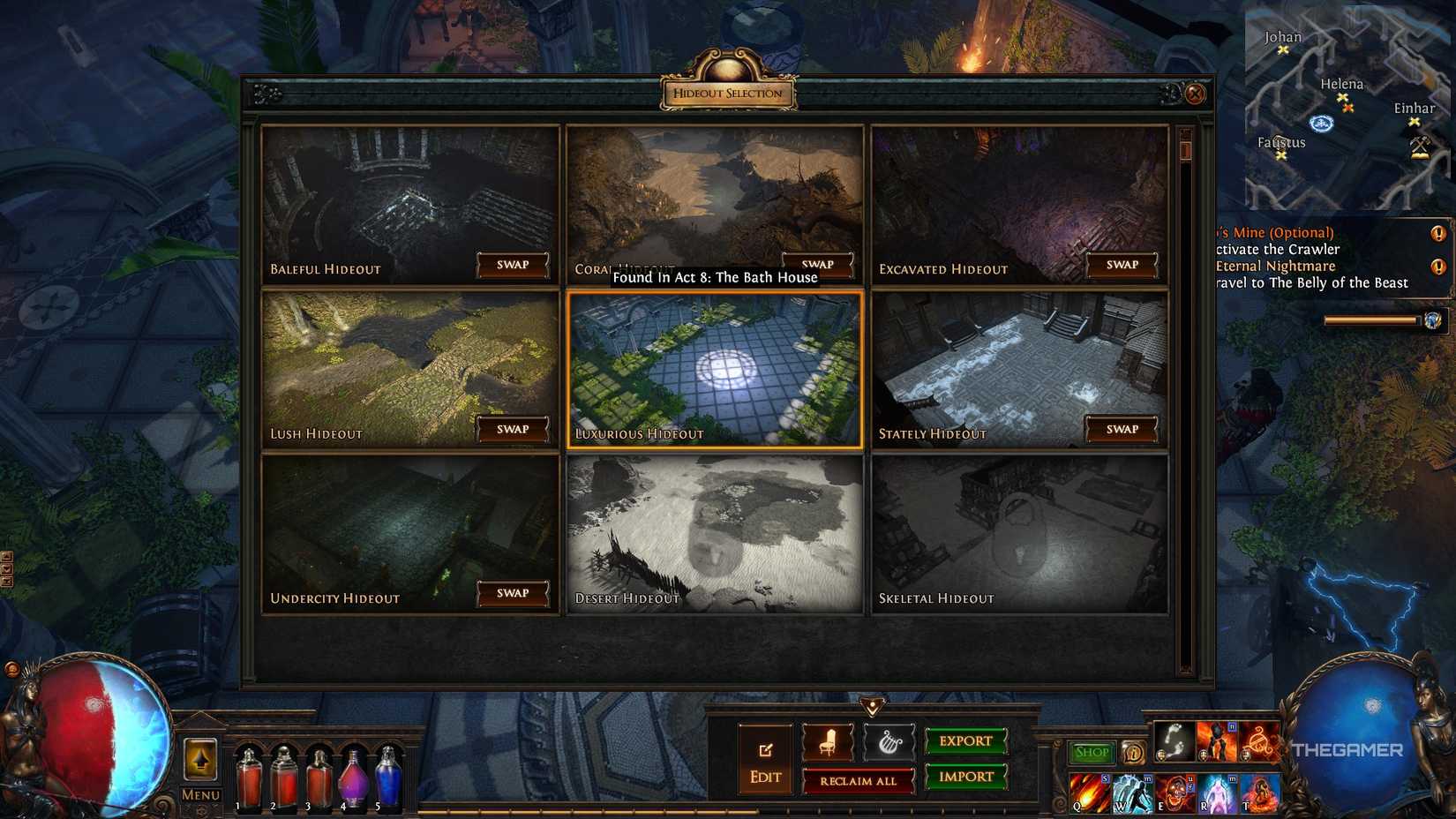Toggle the Mine Optional quest exclamation marker
The width and height of the screenshot is (1456, 819).
pos(1438,234)
